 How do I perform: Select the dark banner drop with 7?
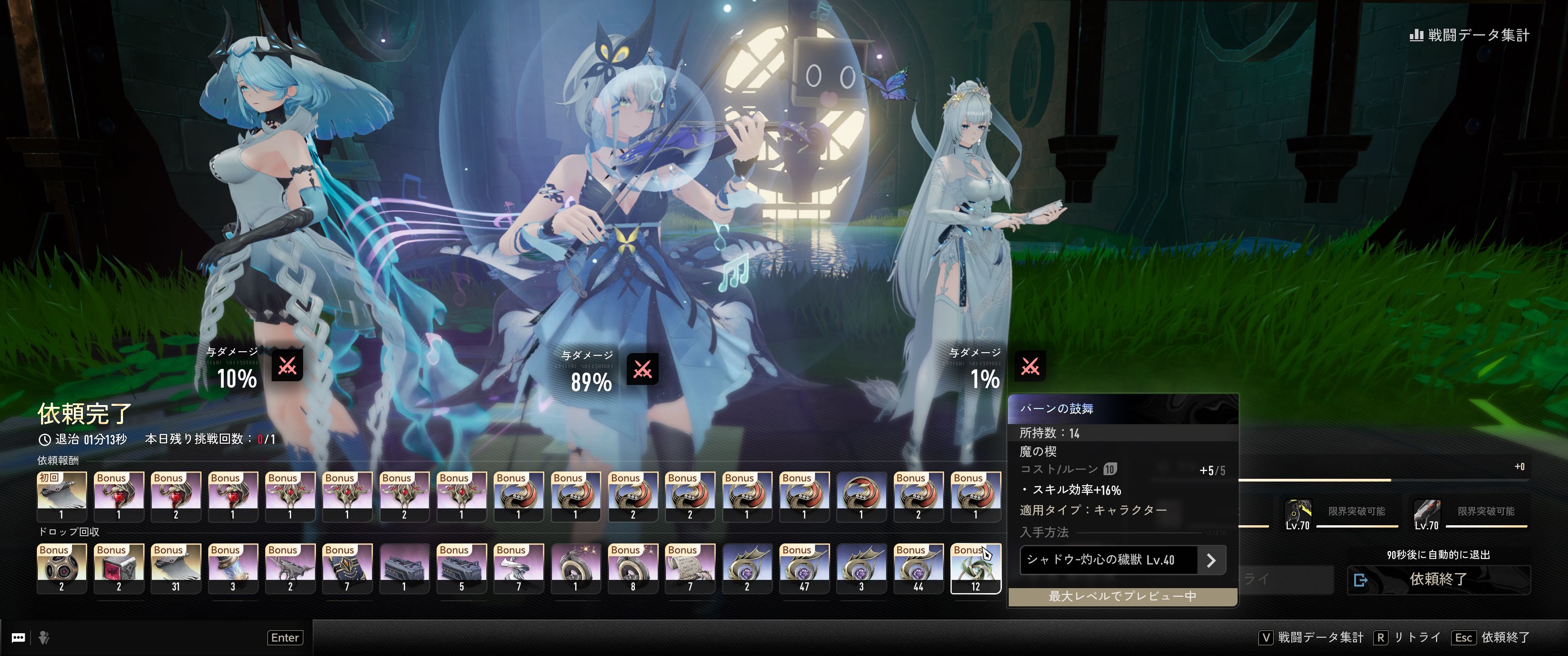347,568
